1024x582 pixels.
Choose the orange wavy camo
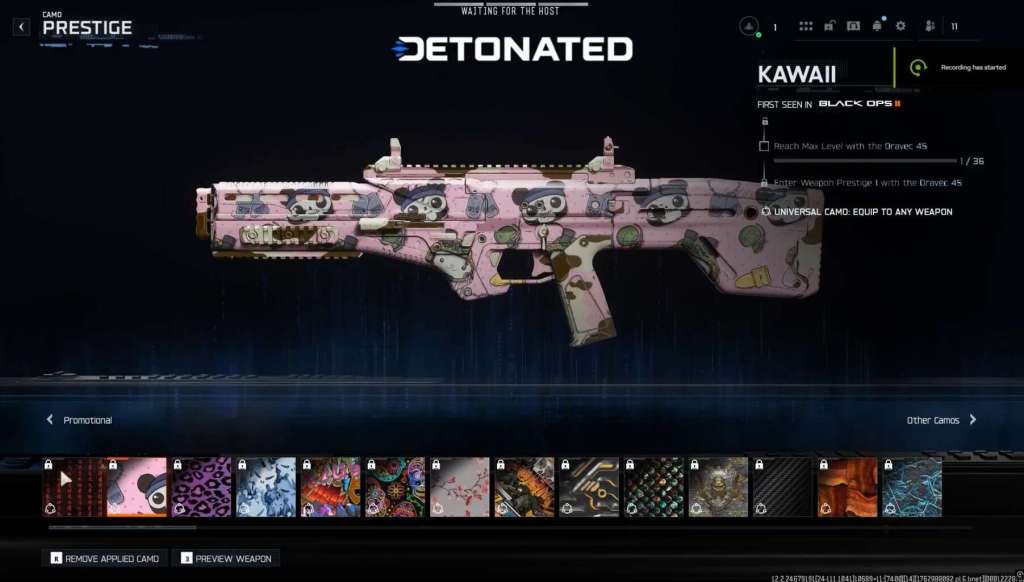tap(847, 487)
